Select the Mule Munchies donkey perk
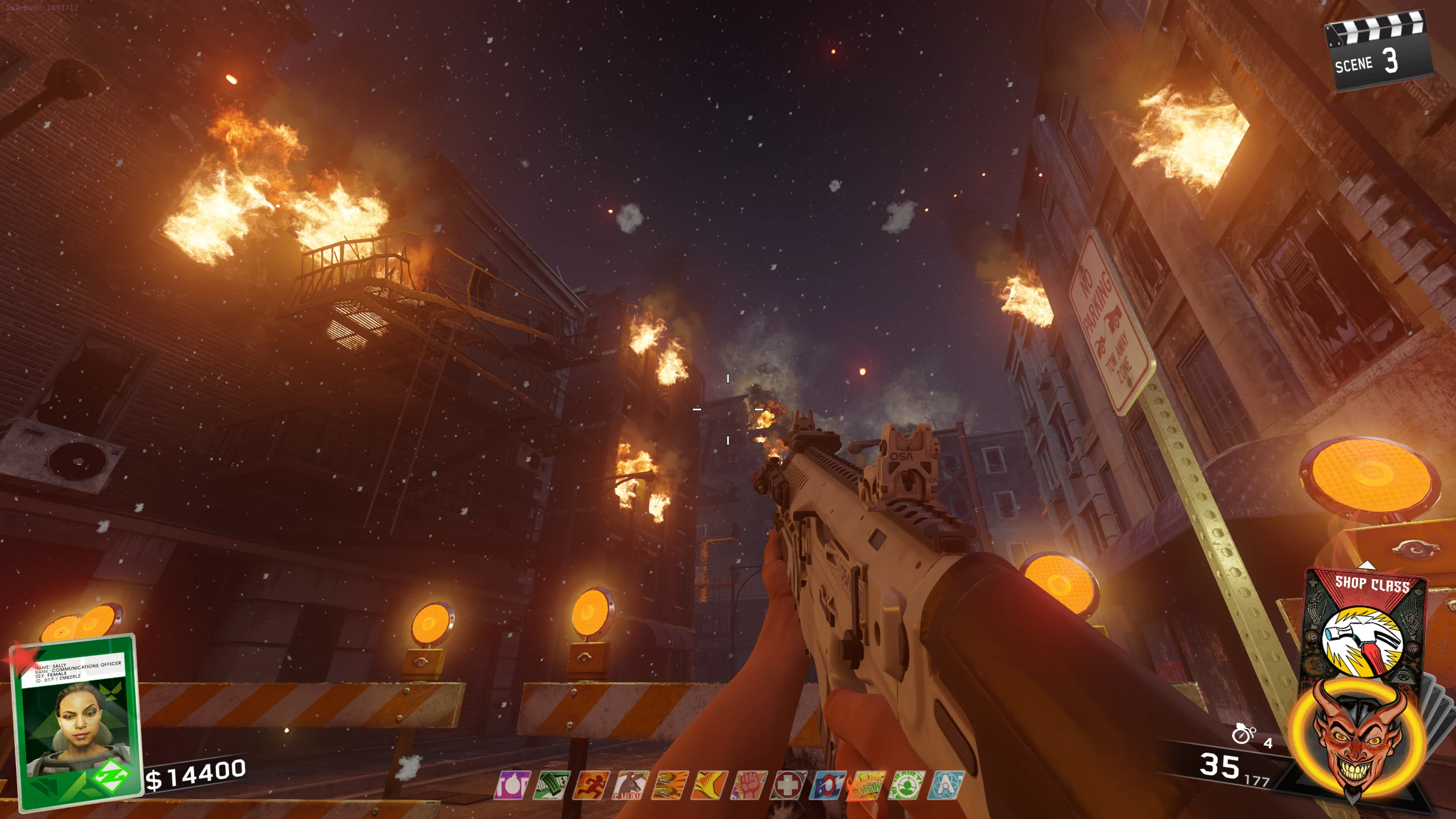 coord(630,785)
